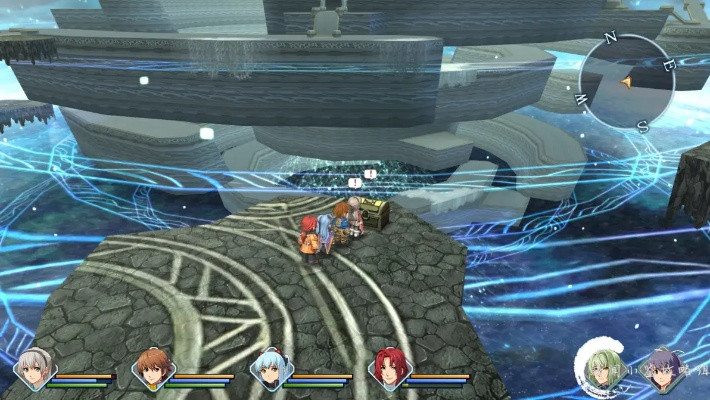Viewport: 710px width, 400px height.
Task: Select the green-haired reserve member portrait
Action: [x=603, y=369]
